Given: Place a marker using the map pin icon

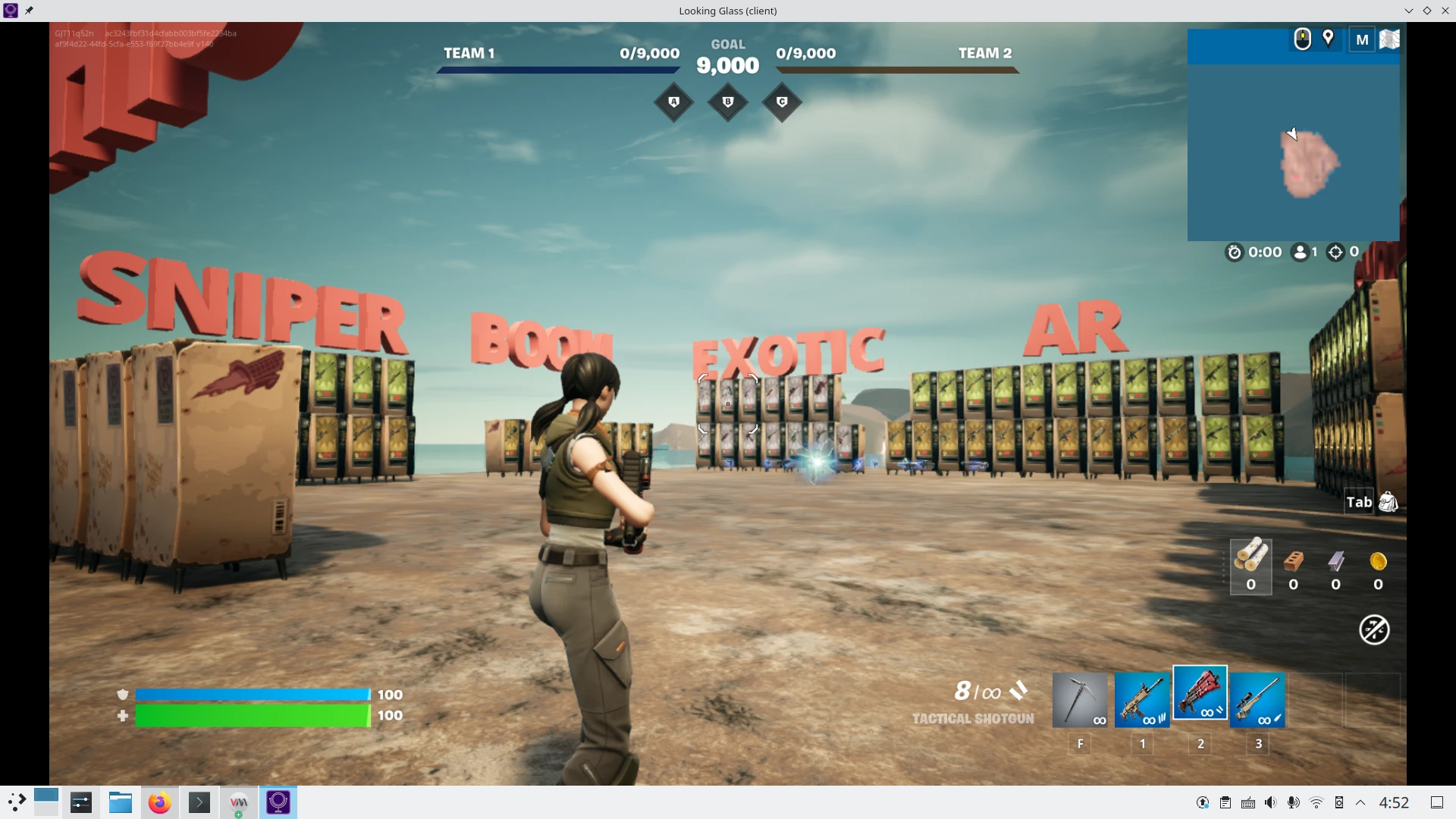Looking at the screenshot, I should tap(1328, 39).
